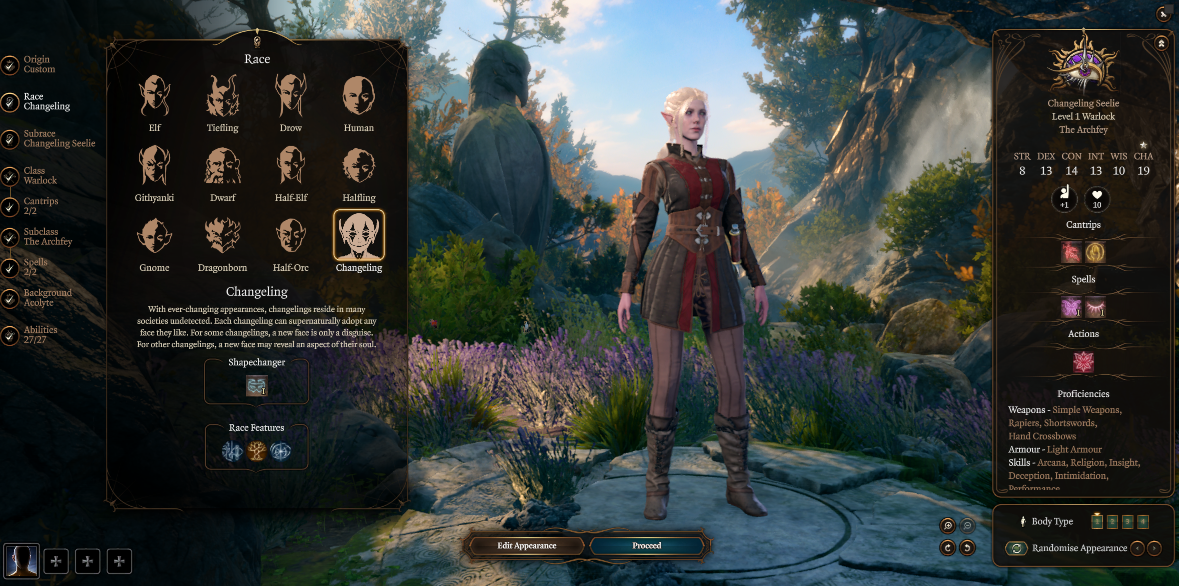Pick the Half-Elf race
Viewport: 1179px width, 586px height.
click(290, 167)
